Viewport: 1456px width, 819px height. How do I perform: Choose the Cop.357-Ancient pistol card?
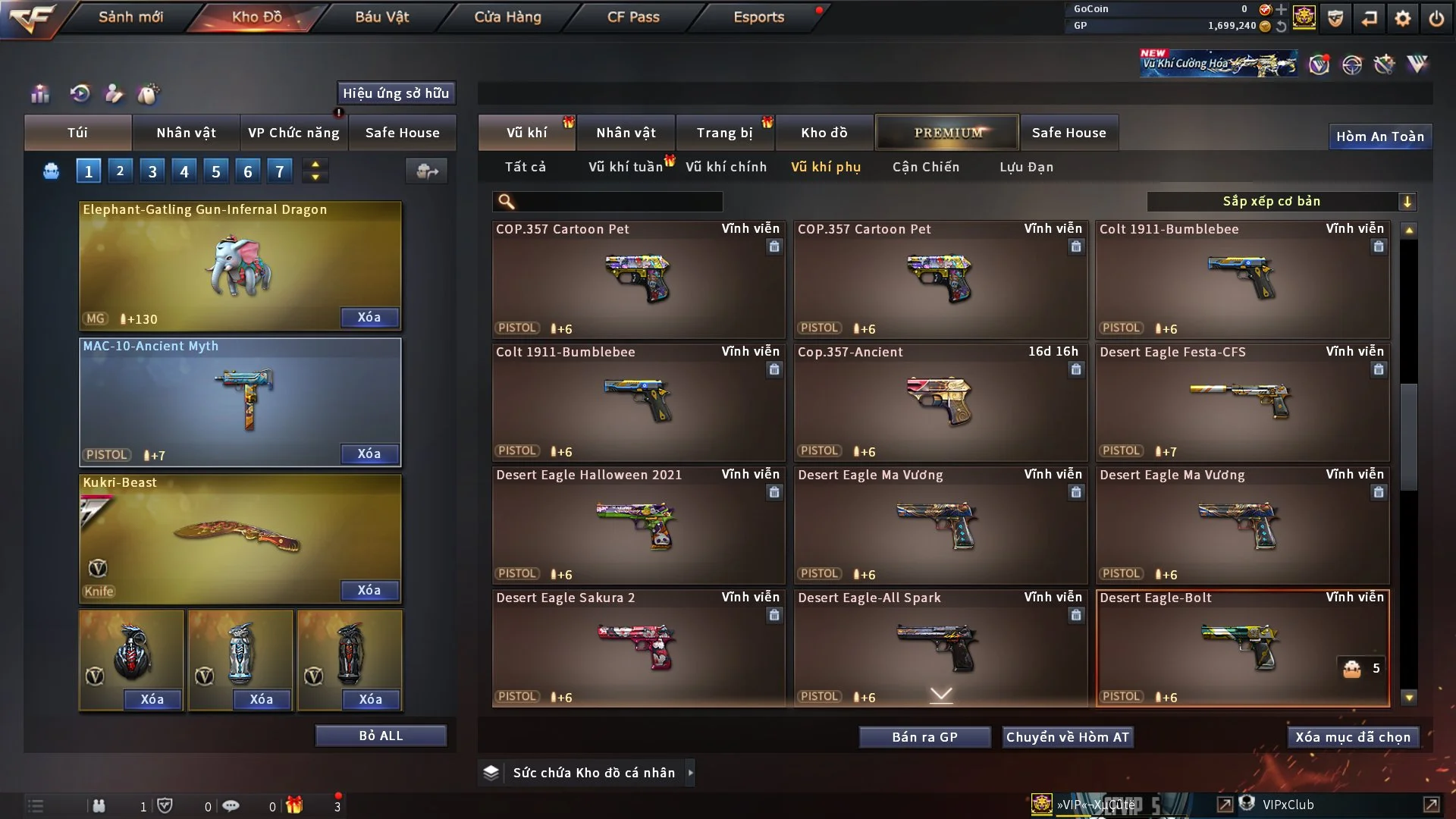coord(940,402)
